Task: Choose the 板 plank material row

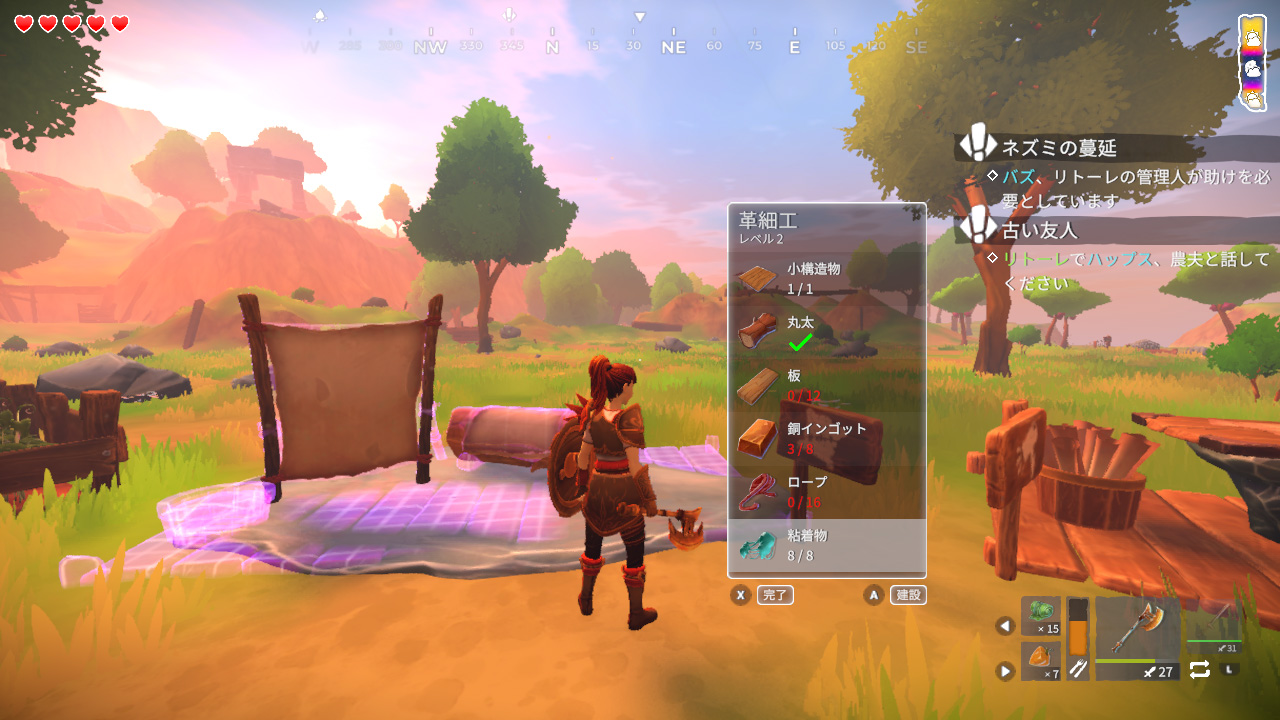Action: point(826,386)
